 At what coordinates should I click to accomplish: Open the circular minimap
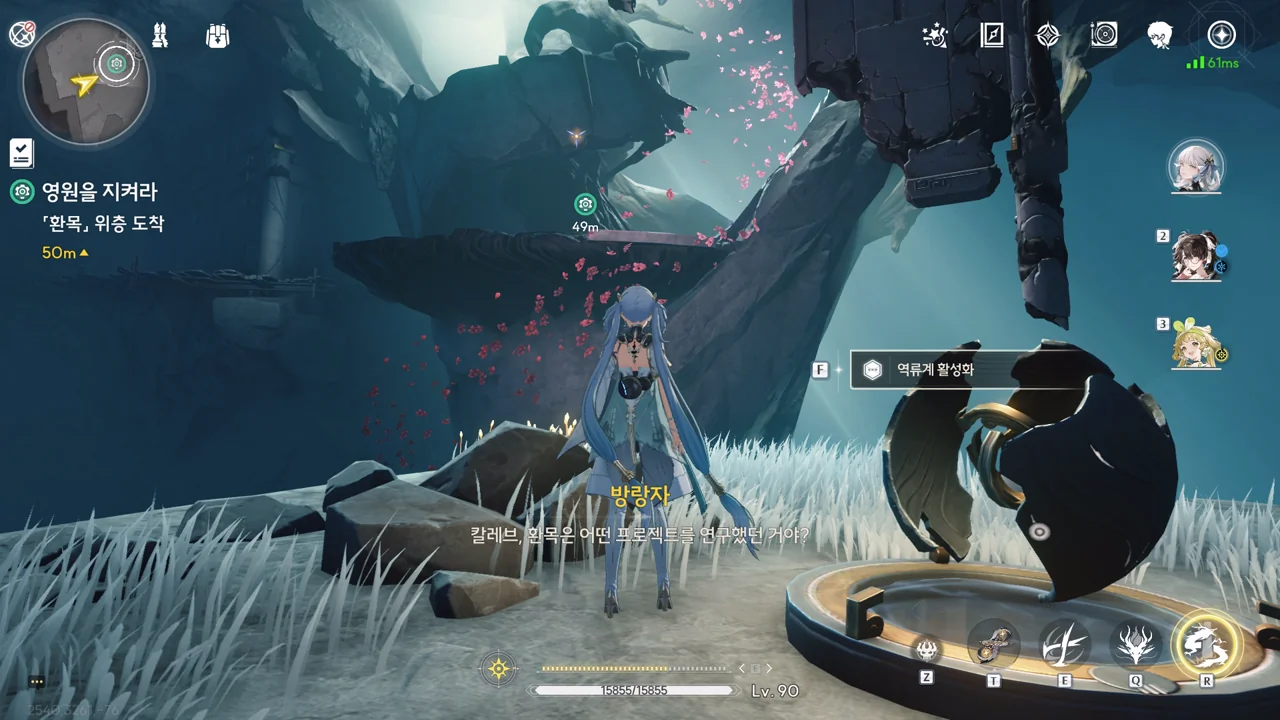(86, 81)
